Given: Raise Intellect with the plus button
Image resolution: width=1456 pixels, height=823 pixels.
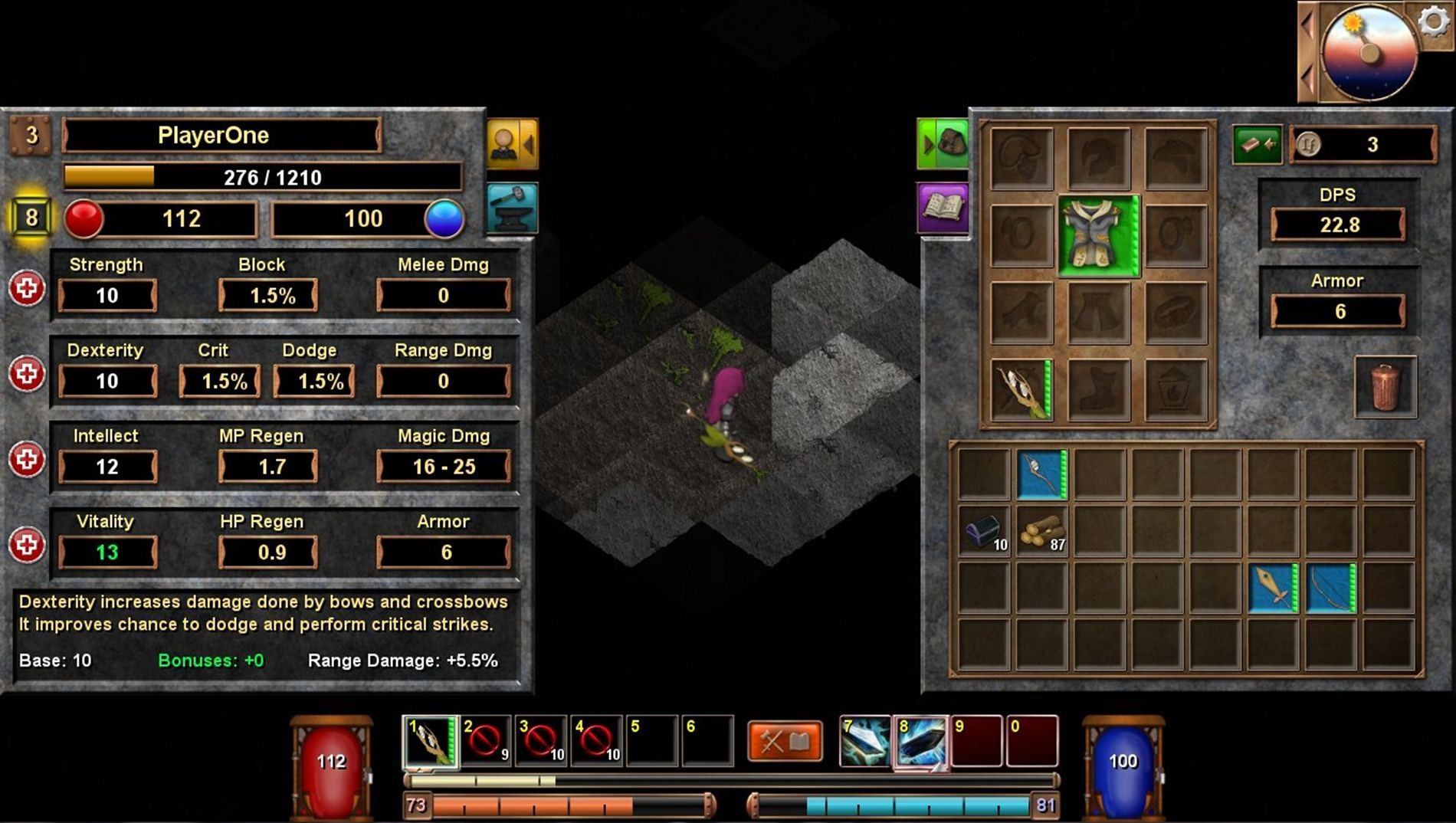Looking at the screenshot, I should tap(28, 460).
